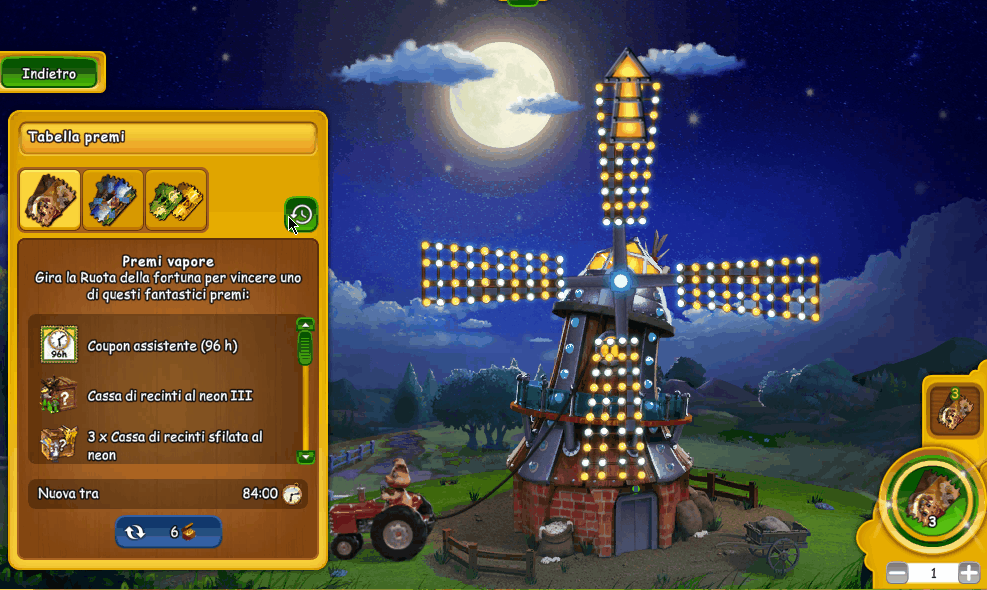Switch to the green-yellow ticket prize tab
Image resolution: width=987 pixels, height=590 pixels.
click(176, 200)
